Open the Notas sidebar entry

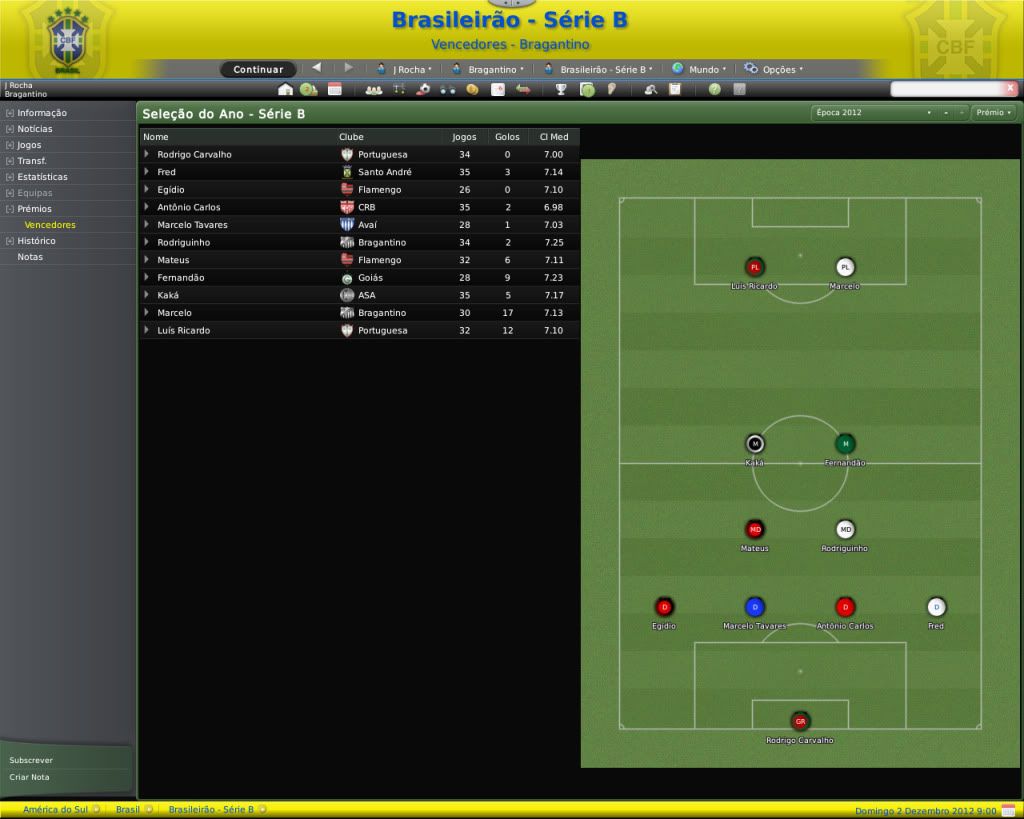pos(30,257)
